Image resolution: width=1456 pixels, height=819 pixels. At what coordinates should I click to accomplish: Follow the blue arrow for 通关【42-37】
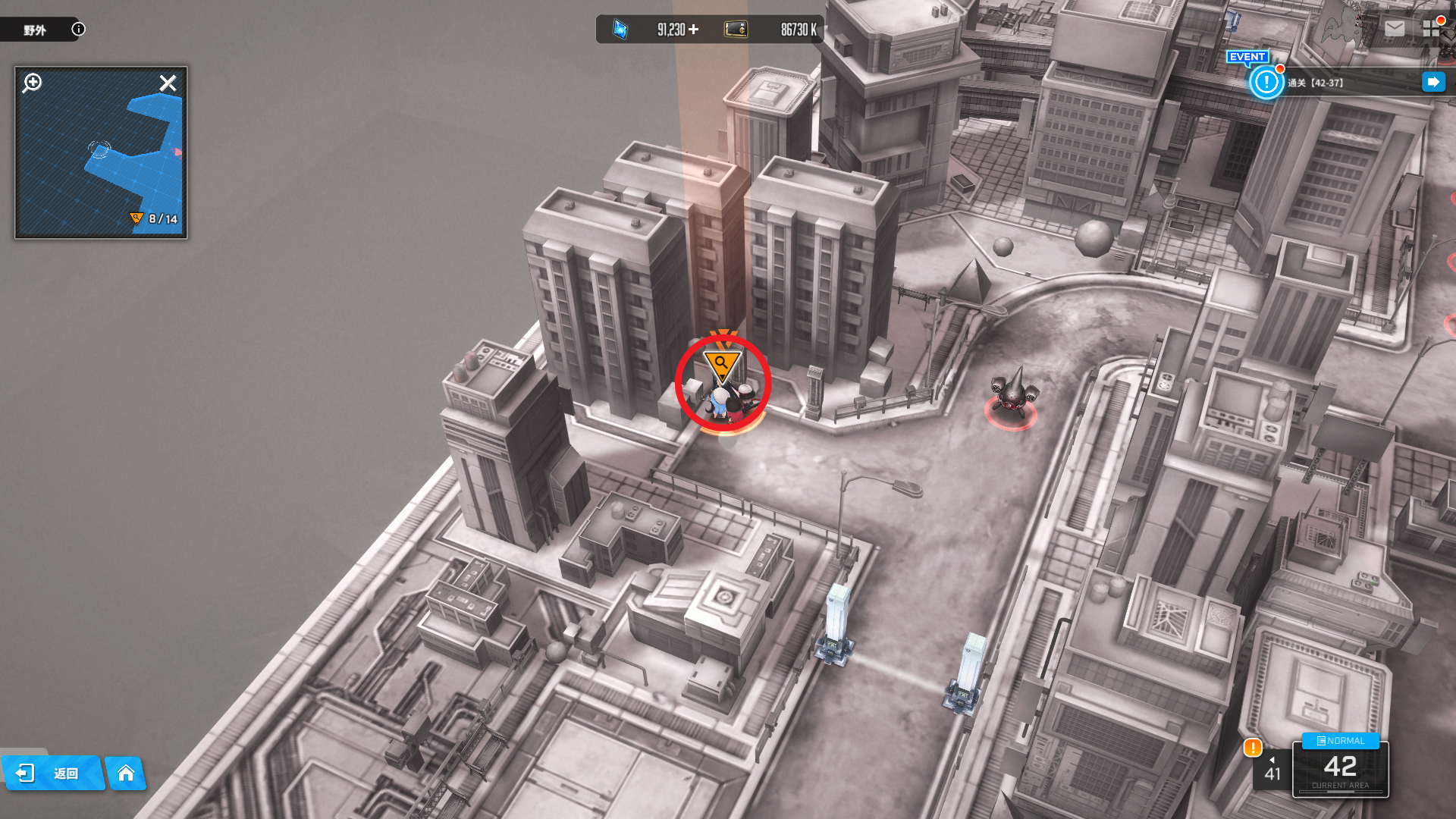point(1432,82)
